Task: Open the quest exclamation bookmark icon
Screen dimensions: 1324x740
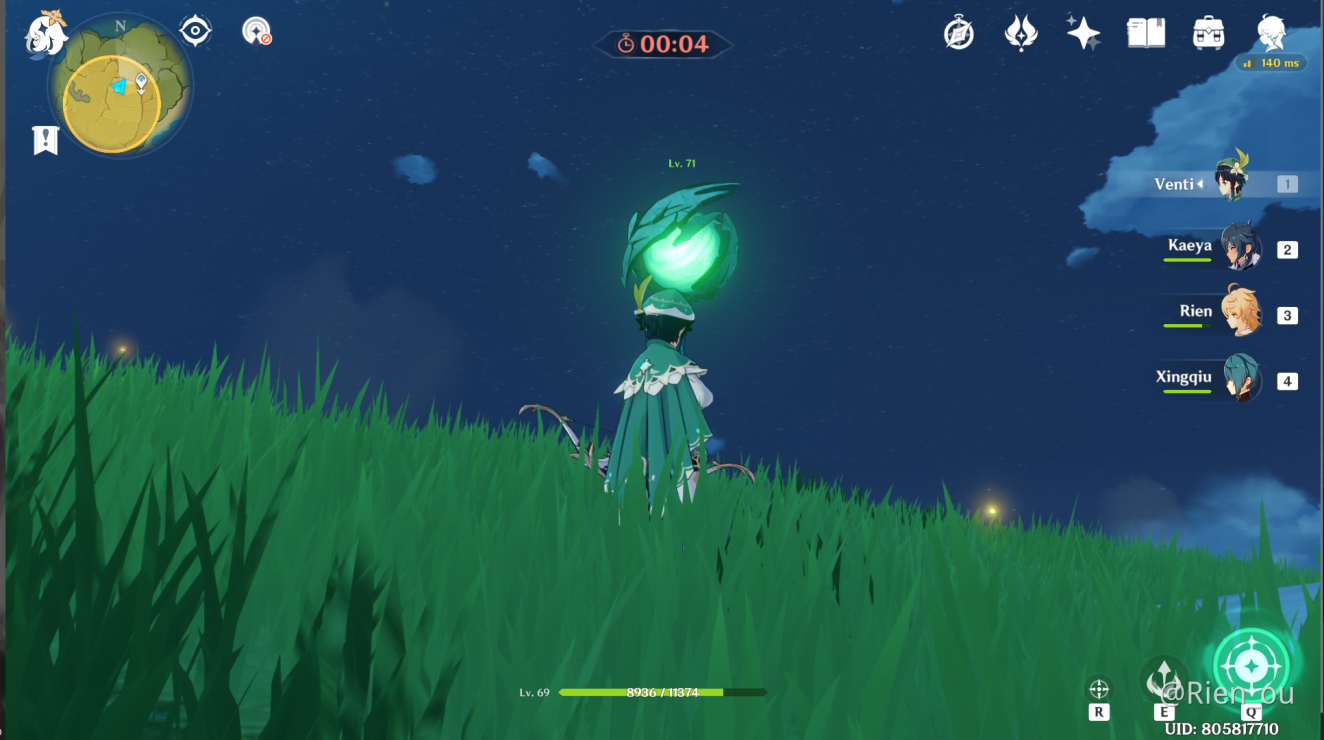Action: pyautogui.click(x=45, y=140)
